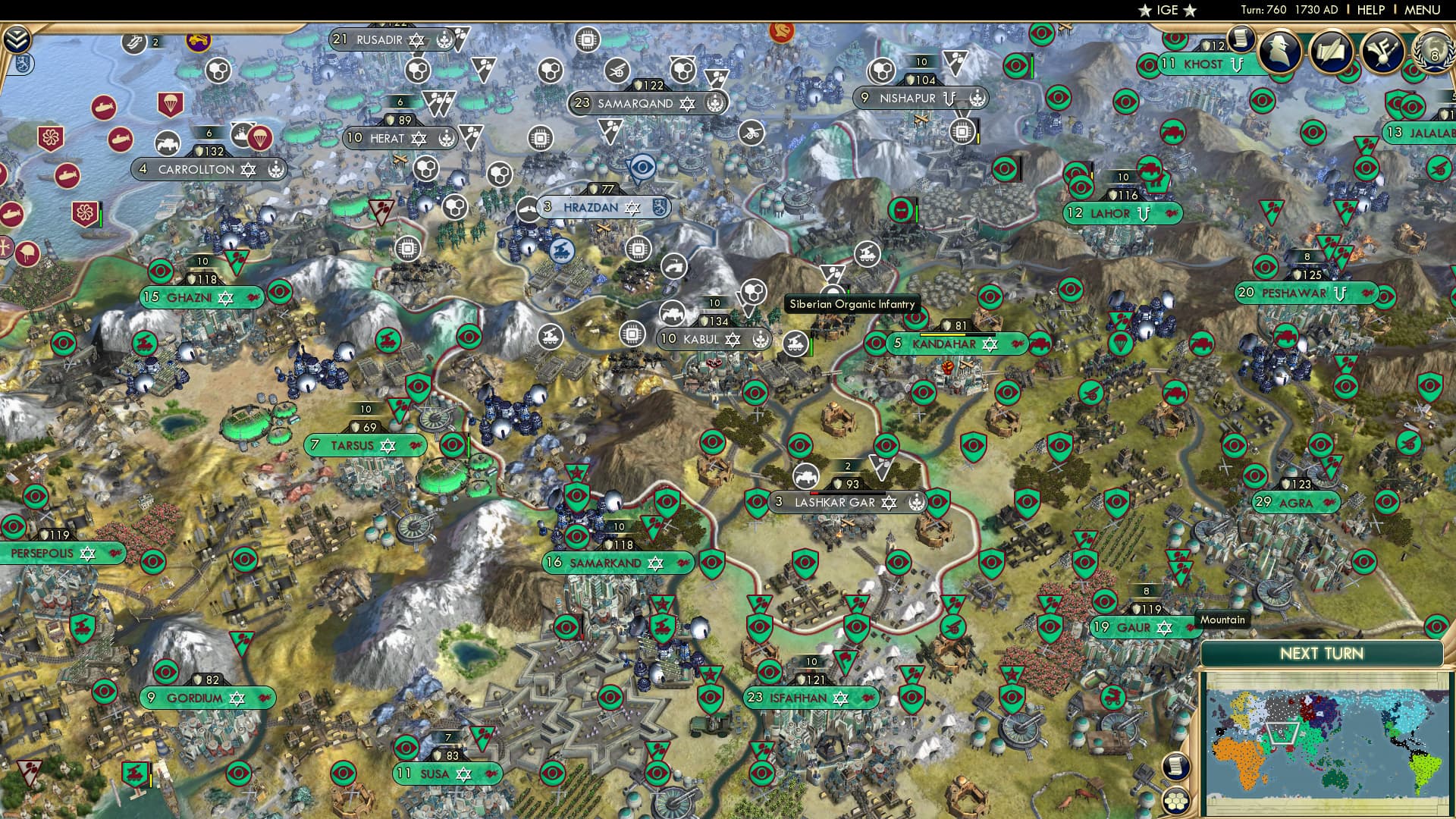Click the Finland city-state shield icon near top left
The image size is (1456, 819).
[x=24, y=64]
